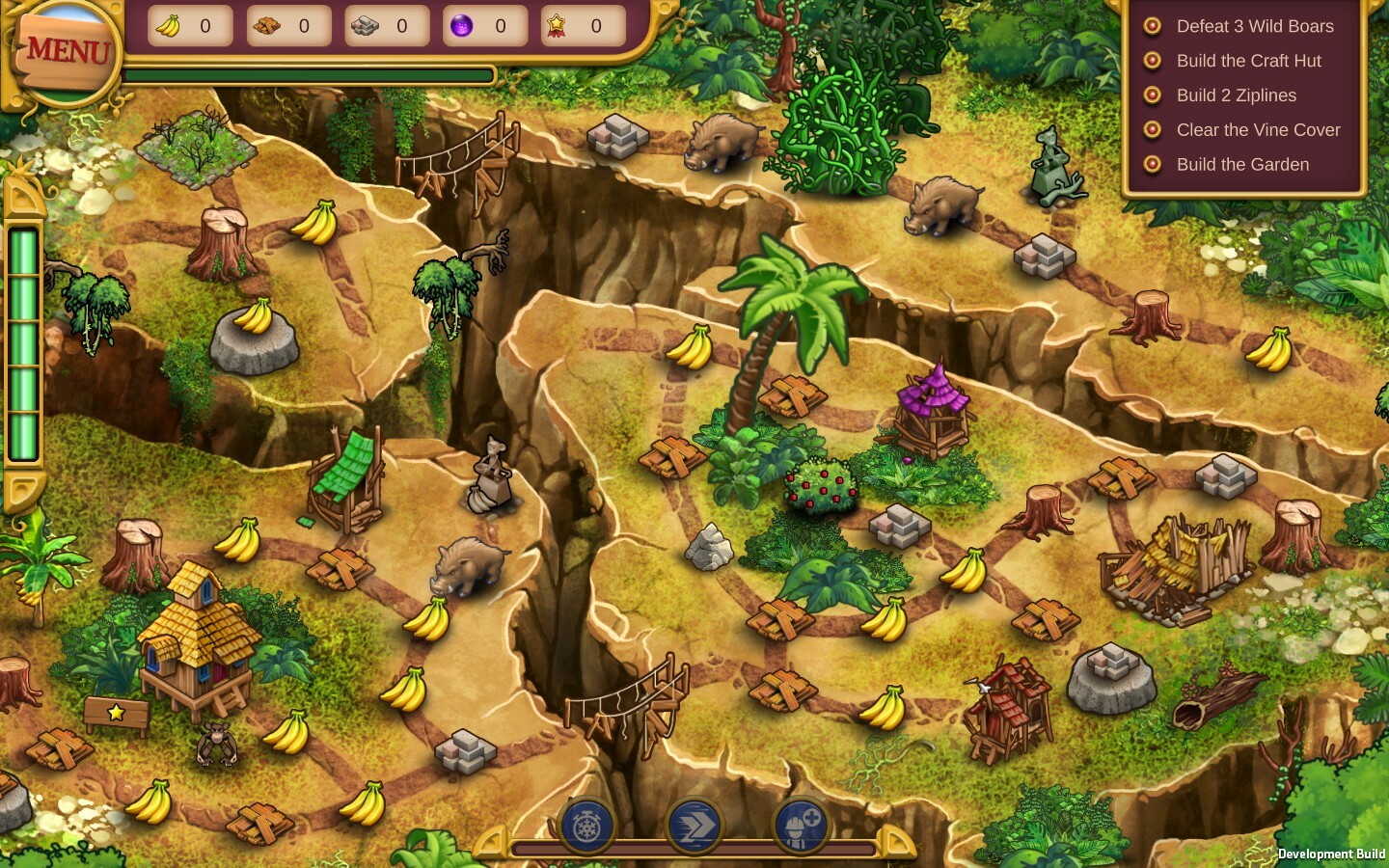The image size is (1389, 868).
Task: Activate the extra worker bonus
Action: coord(801,827)
